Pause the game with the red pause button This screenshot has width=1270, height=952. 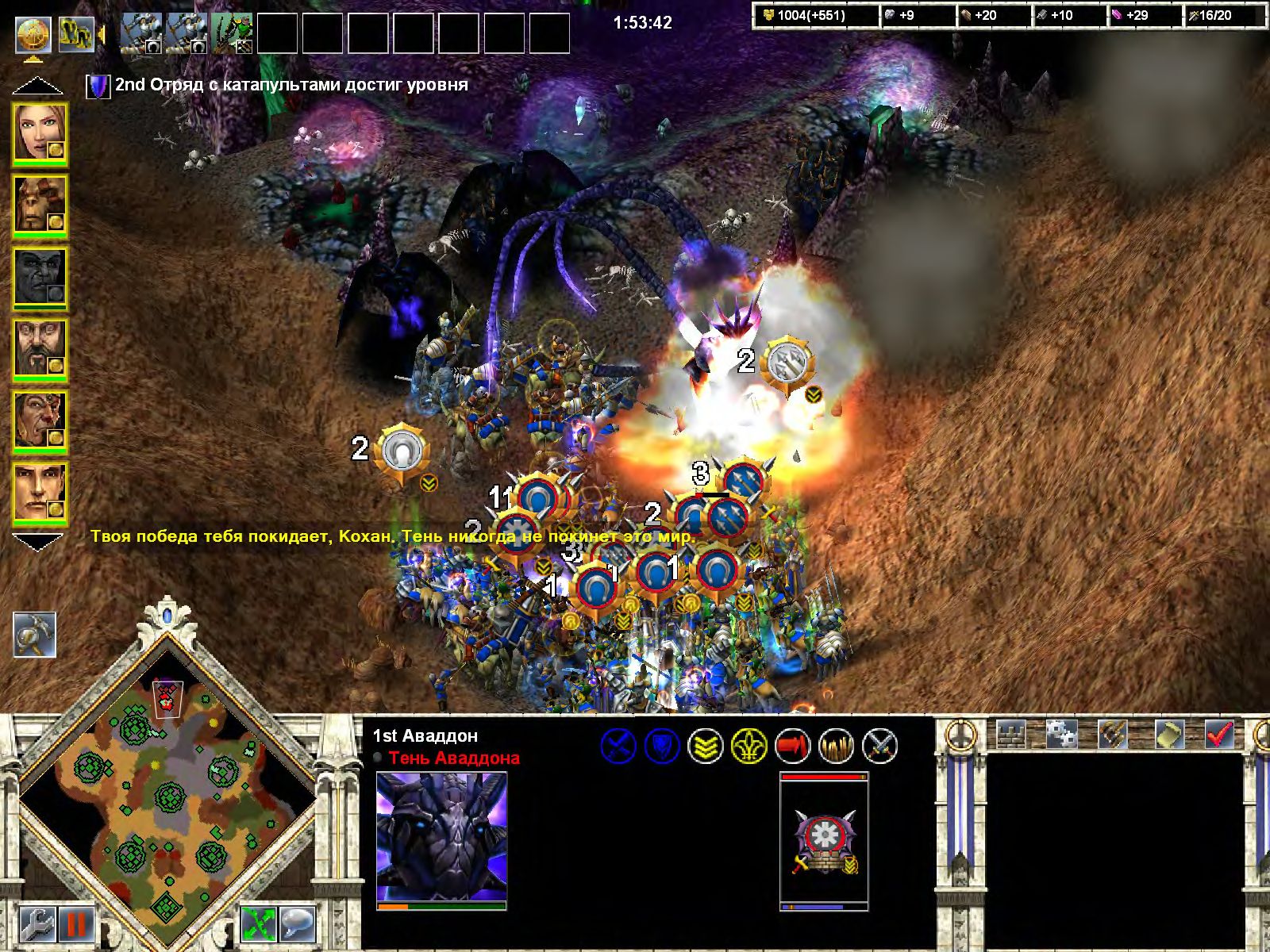pyautogui.click(x=77, y=924)
